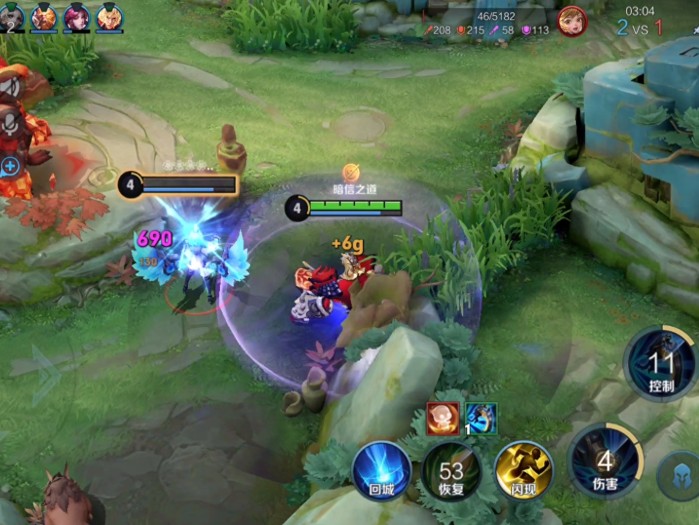Click the red-haired hero portrait by the scoreboard
Viewport: 699px width, 525px height.
tap(572, 21)
